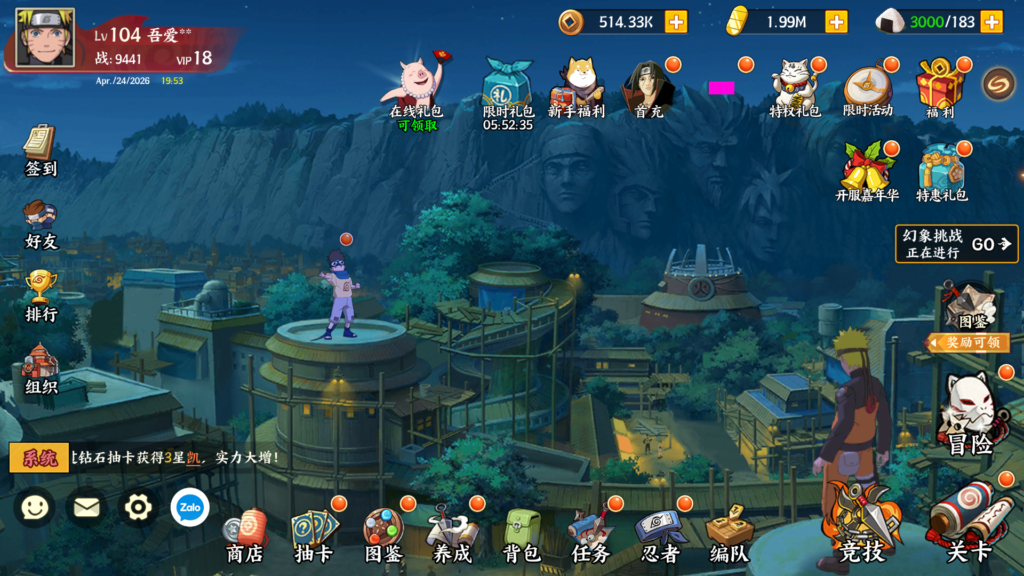This screenshot has width=1024, height=576.
Task: Open the Zalo overlay button
Action: (190, 508)
